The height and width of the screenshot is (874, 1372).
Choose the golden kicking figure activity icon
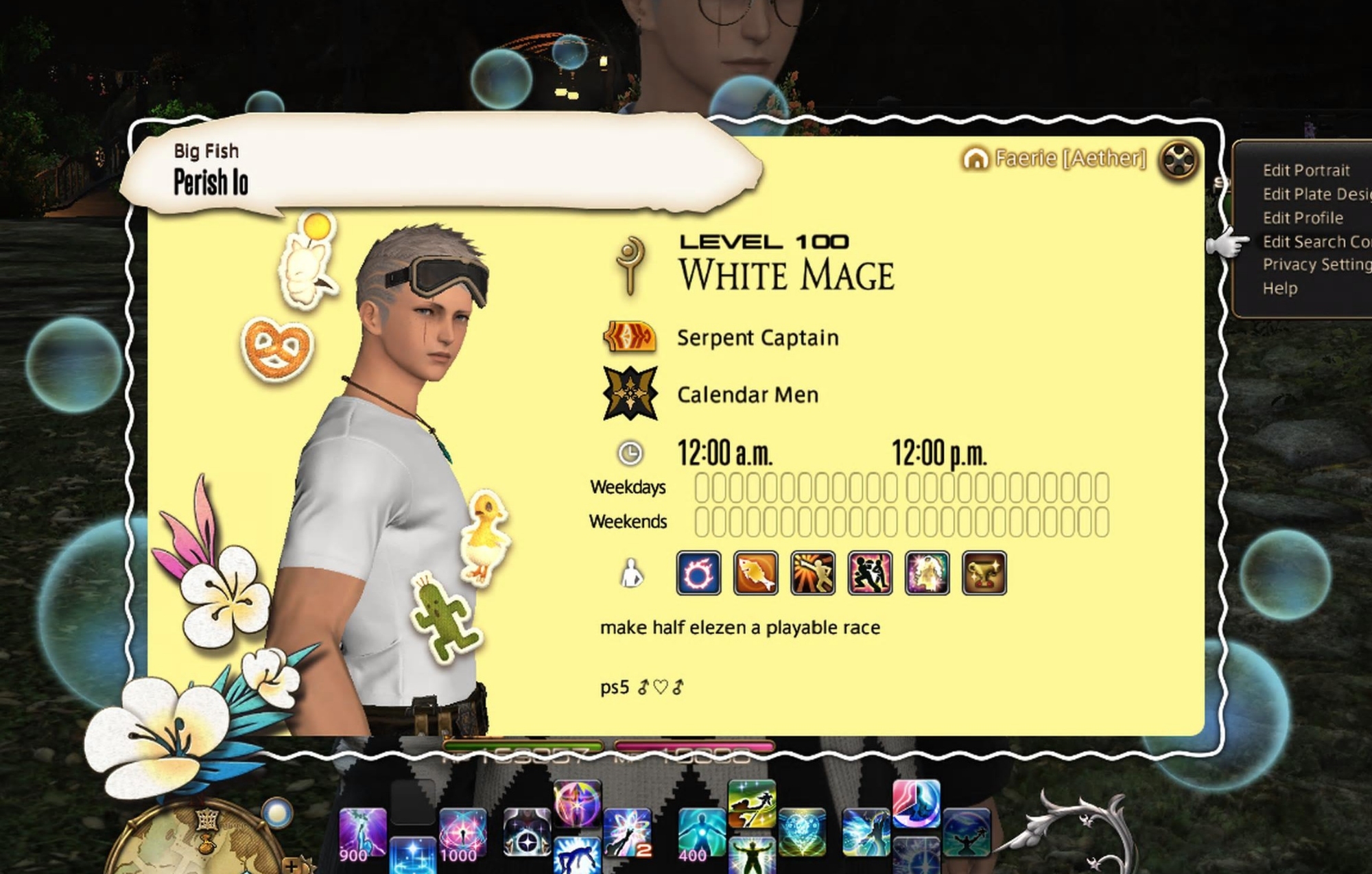click(x=813, y=573)
